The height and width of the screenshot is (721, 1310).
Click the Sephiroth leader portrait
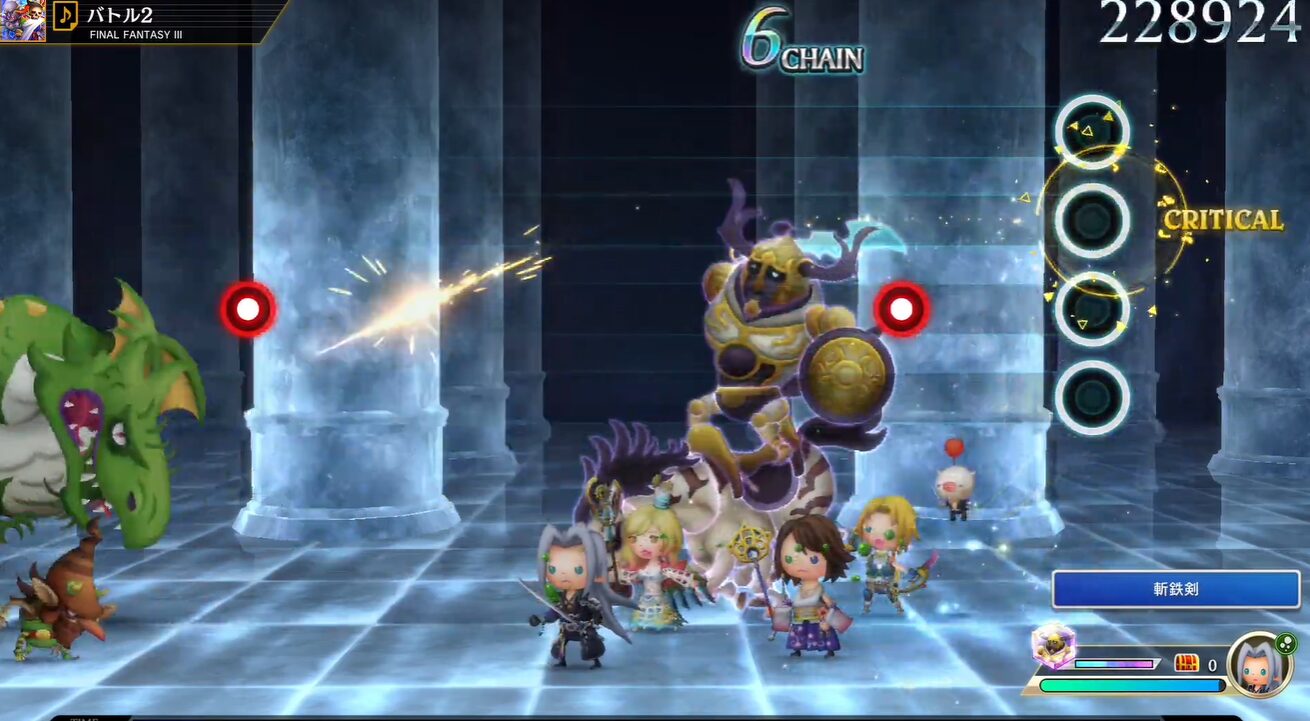(x=1259, y=665)
